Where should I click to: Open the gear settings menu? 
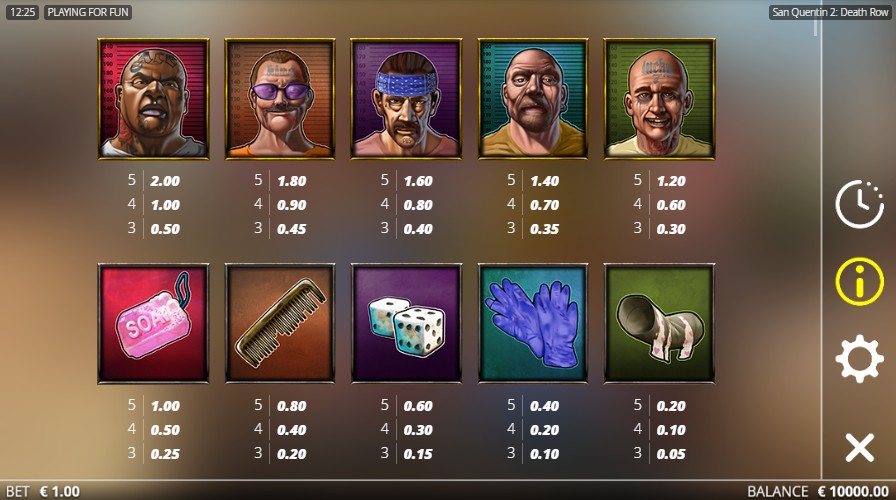click(x=859, y=359)
